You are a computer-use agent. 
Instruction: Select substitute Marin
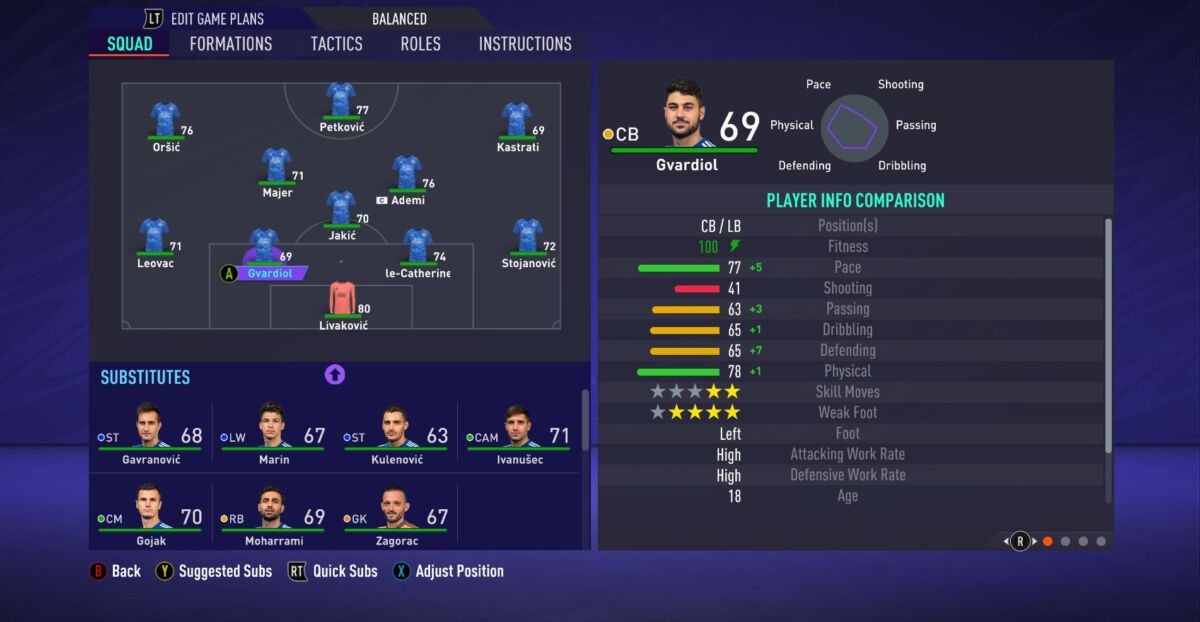pos(274,430)
